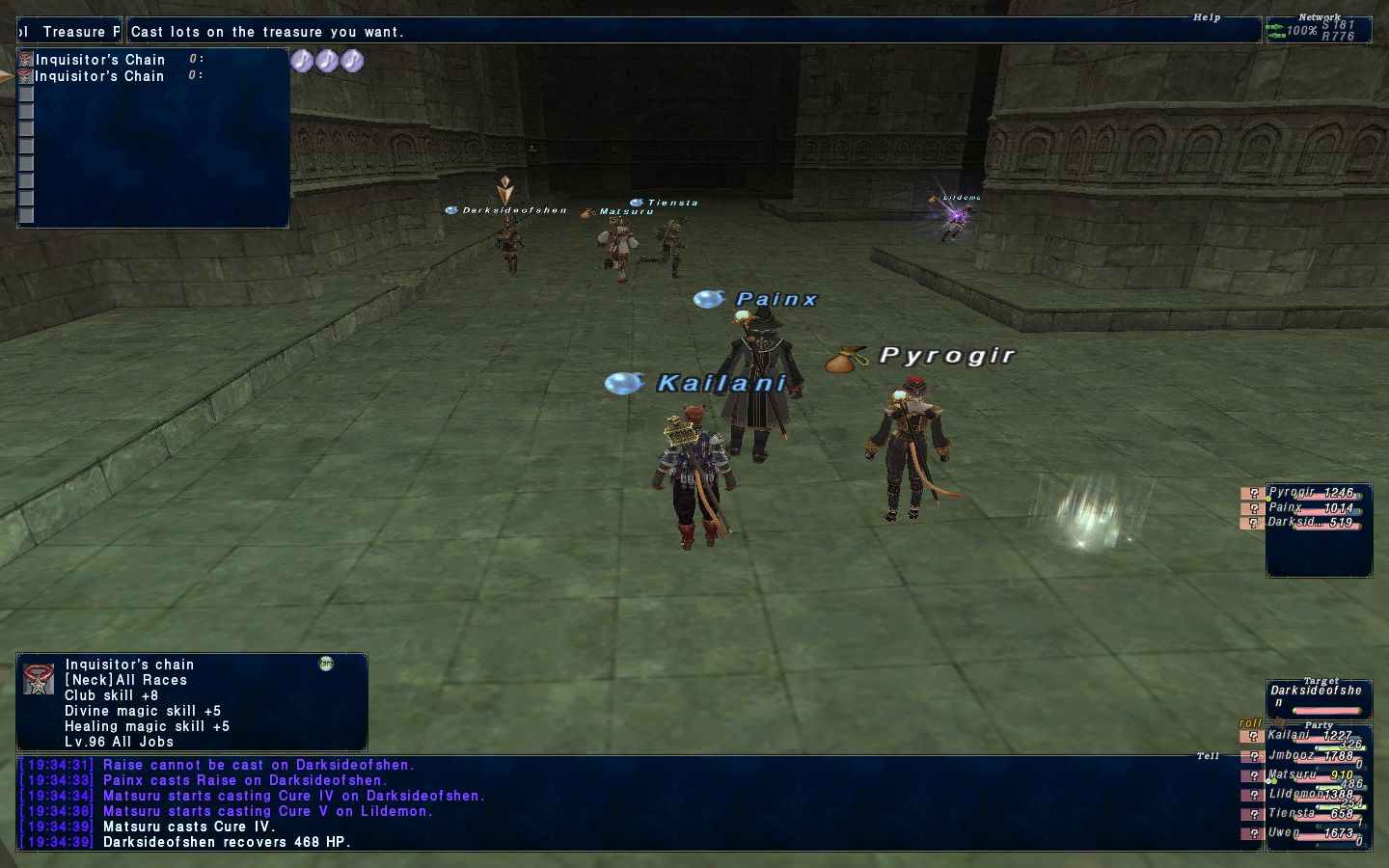Click the Inquisitor's chain item description panel
The height and width of the screenshot is (868, 1389).
191,702
